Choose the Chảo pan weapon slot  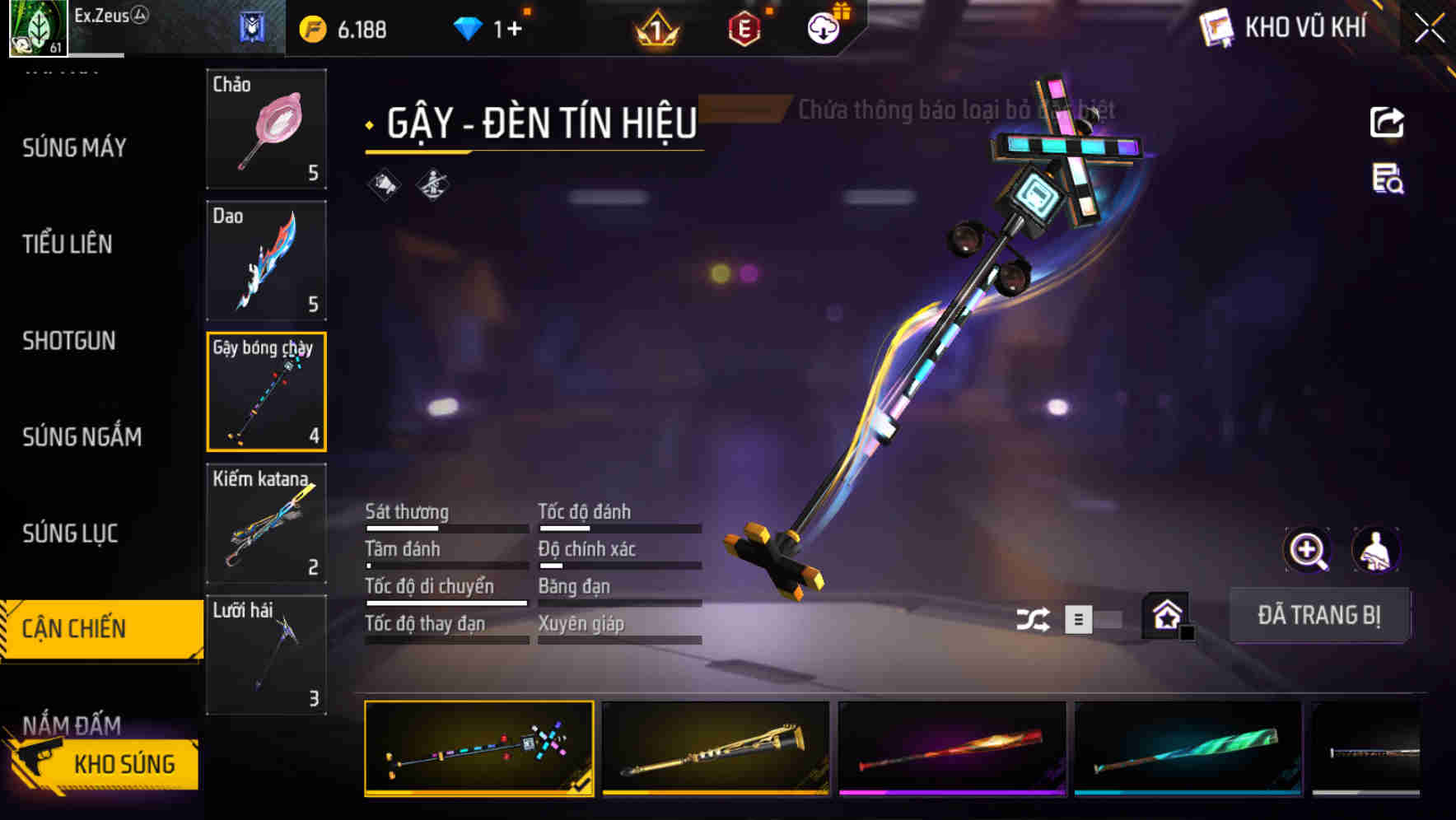coord(266,129)
